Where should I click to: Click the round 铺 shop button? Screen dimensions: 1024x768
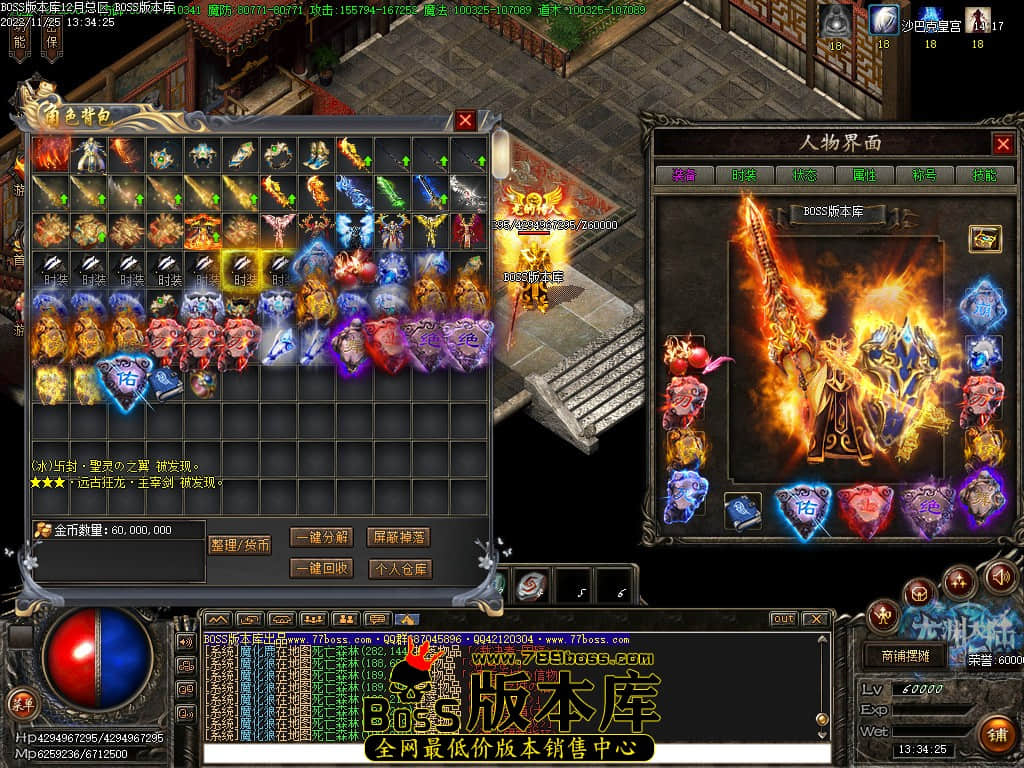(x=995, y=735)
